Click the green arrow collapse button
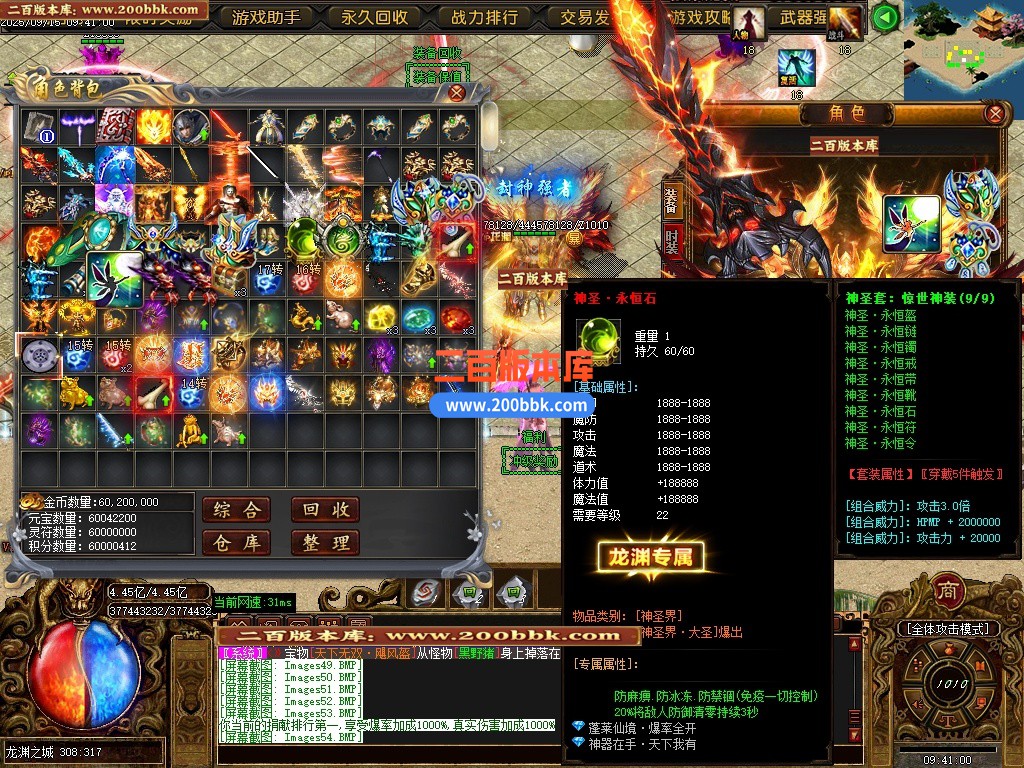Viewport: 1024px width, 768px height. [x=884, y=17]
